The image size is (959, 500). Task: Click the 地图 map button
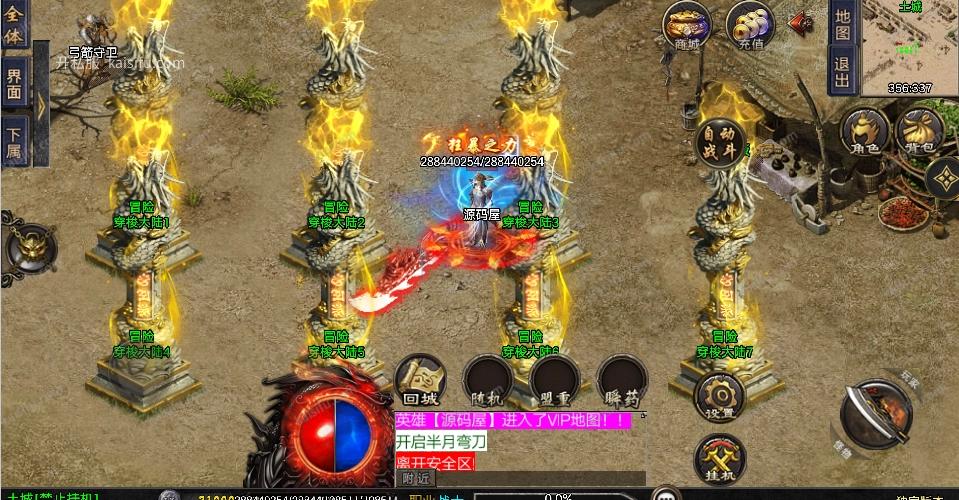(842, 25)
